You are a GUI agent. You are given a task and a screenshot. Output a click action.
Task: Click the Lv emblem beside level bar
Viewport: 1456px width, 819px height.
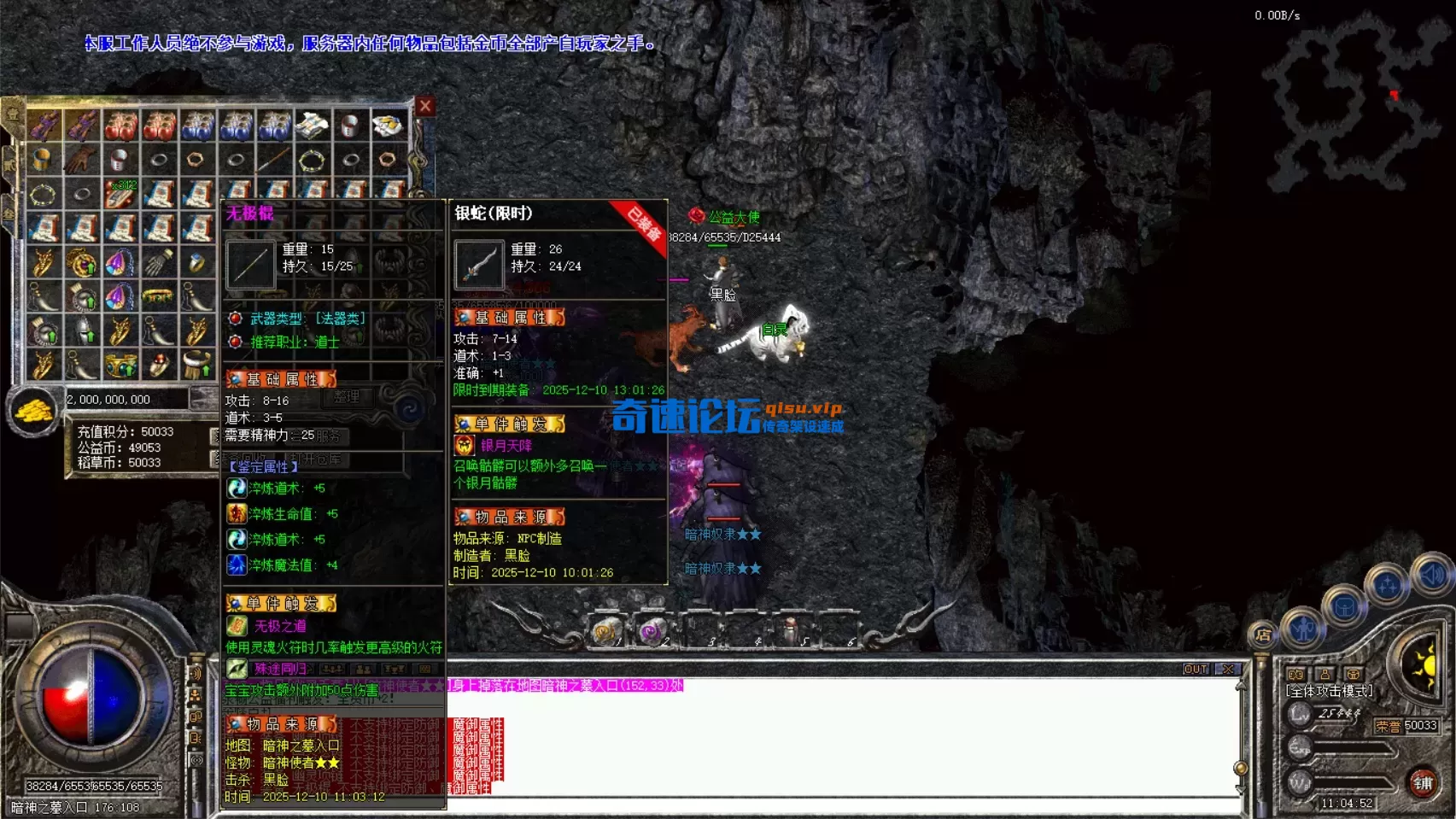pos(1298,715)
